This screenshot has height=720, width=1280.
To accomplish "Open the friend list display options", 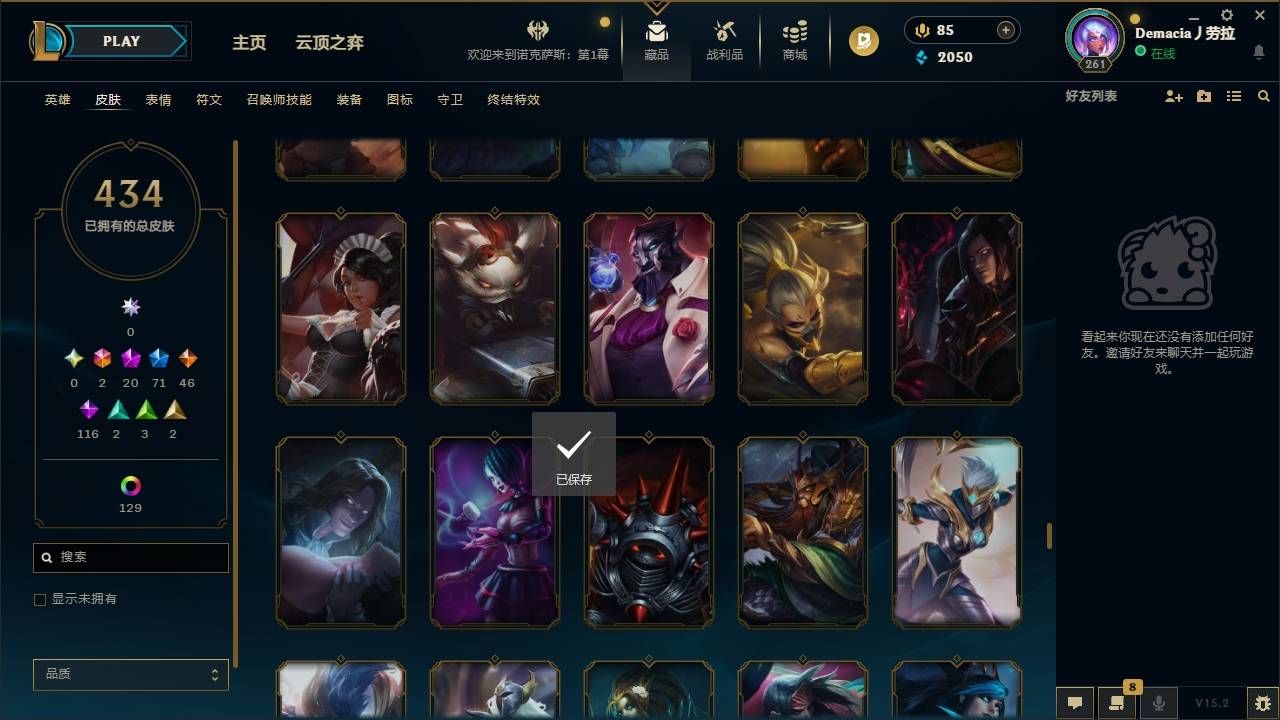I will [1233, 96].
